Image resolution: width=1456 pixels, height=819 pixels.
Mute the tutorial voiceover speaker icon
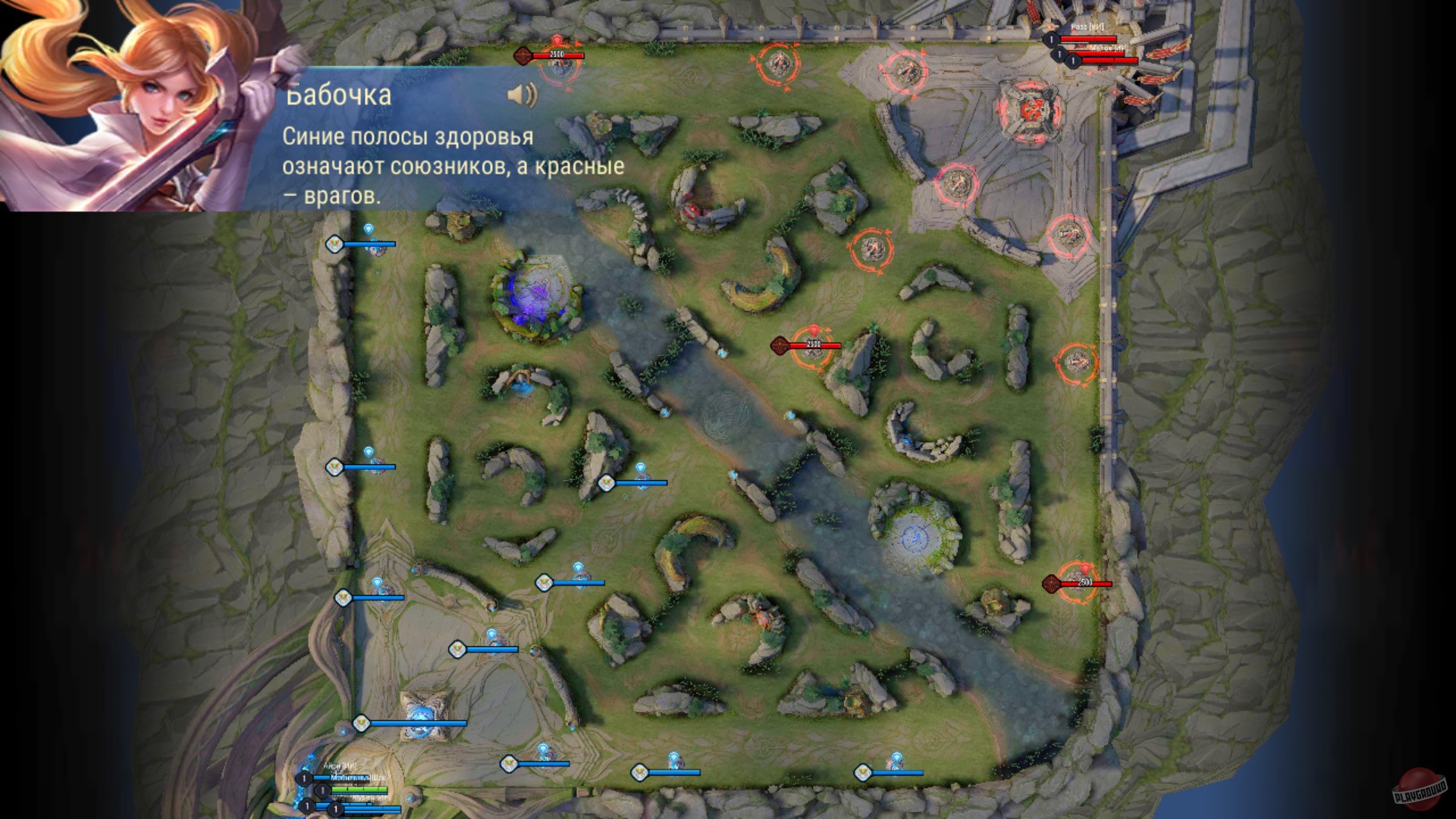click(x=522, y=93)
